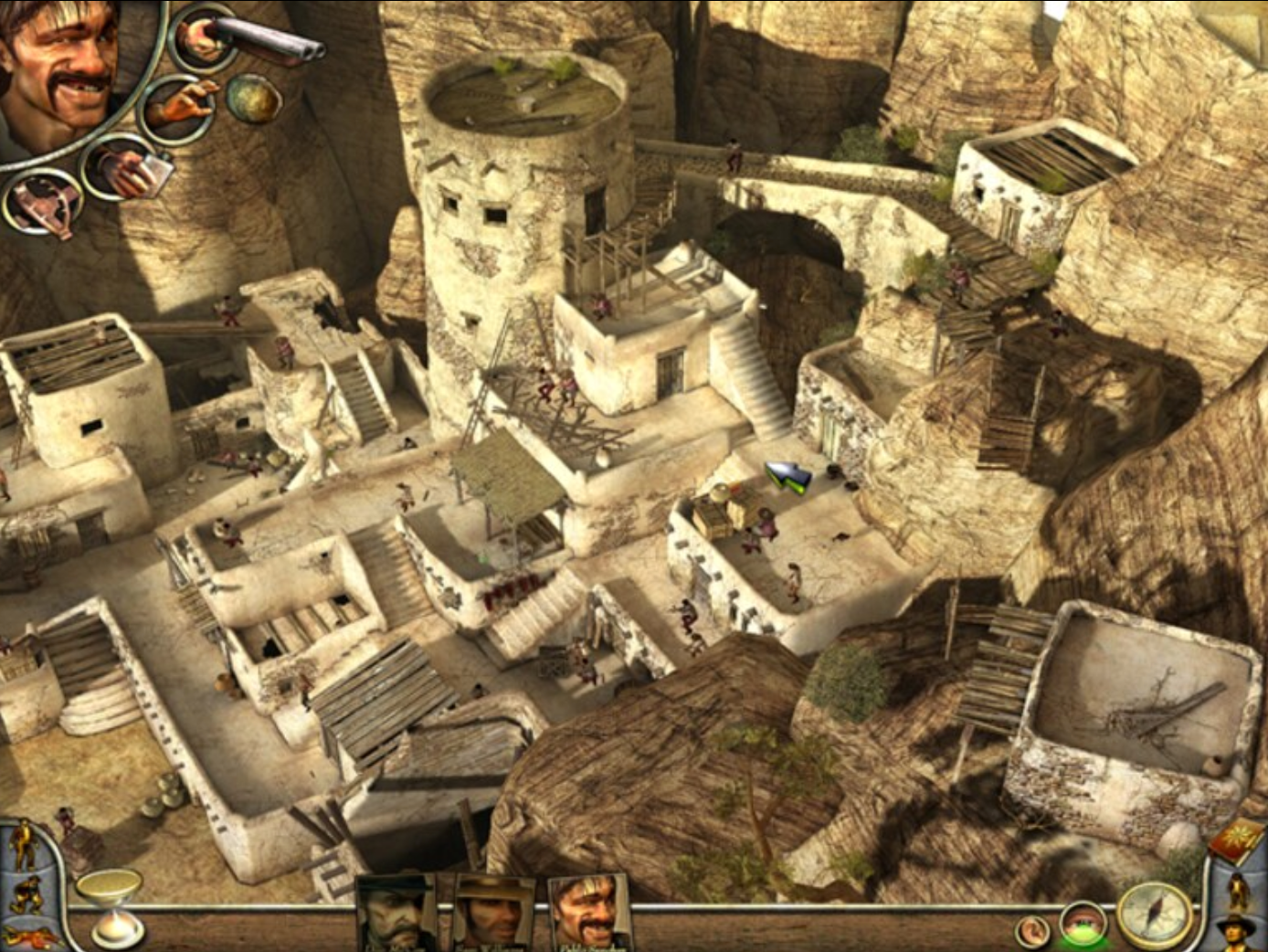This screenshot has width=1268, height=952.
Task: Toggle the crouching stance figure
Action: point(26,893)
